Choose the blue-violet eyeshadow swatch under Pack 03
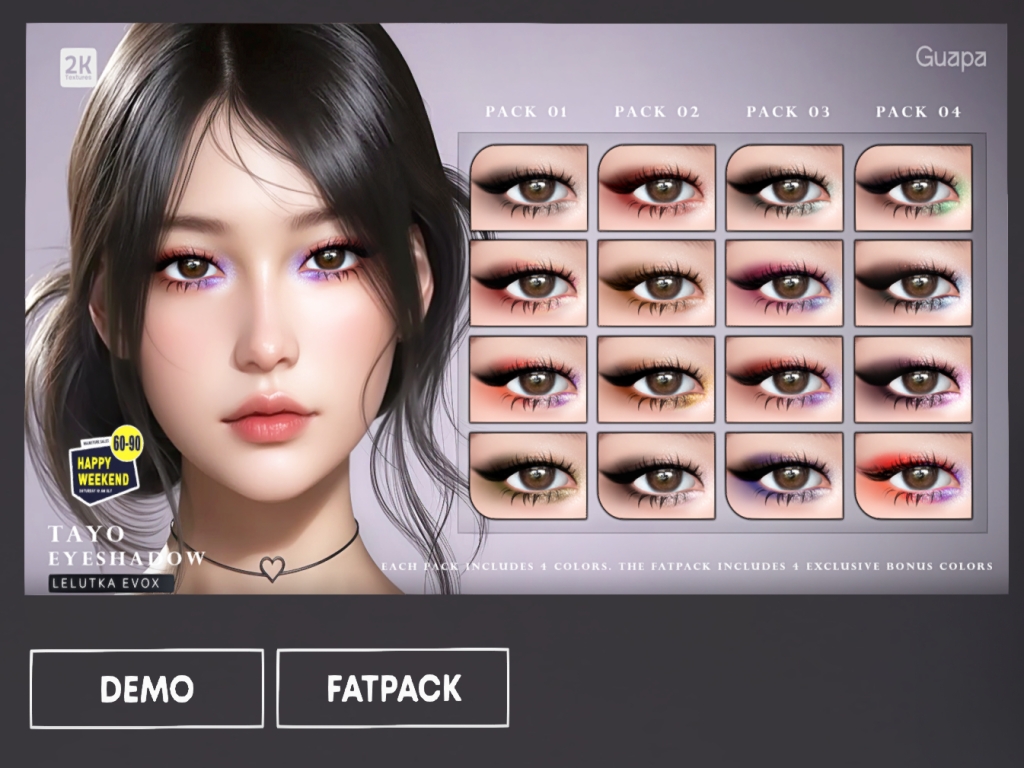The image size is (1024, 768). [785, 475]
